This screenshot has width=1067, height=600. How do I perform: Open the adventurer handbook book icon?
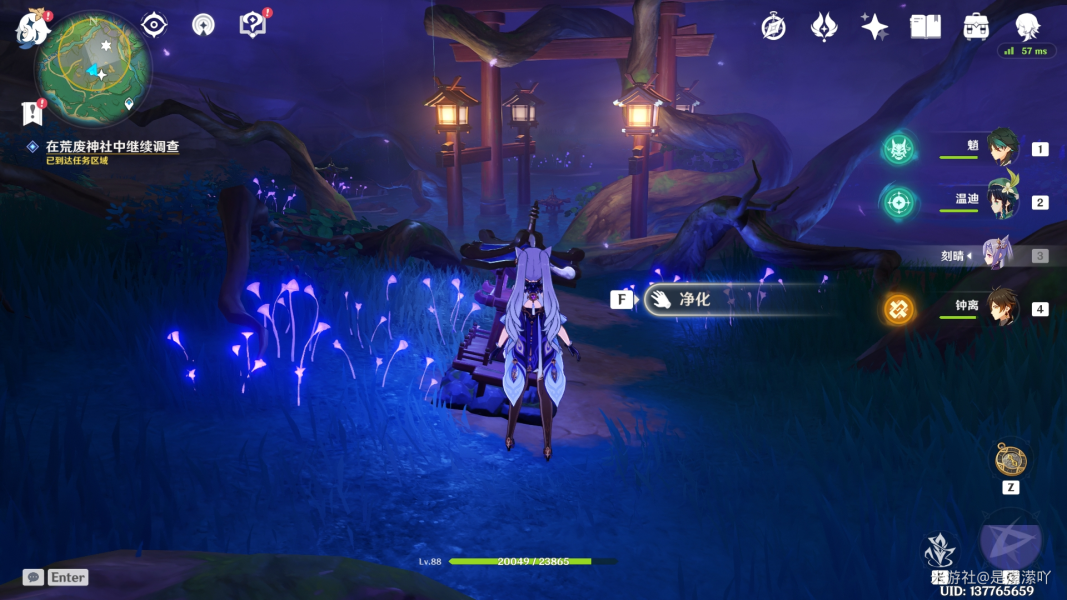[x=925, y=27]
